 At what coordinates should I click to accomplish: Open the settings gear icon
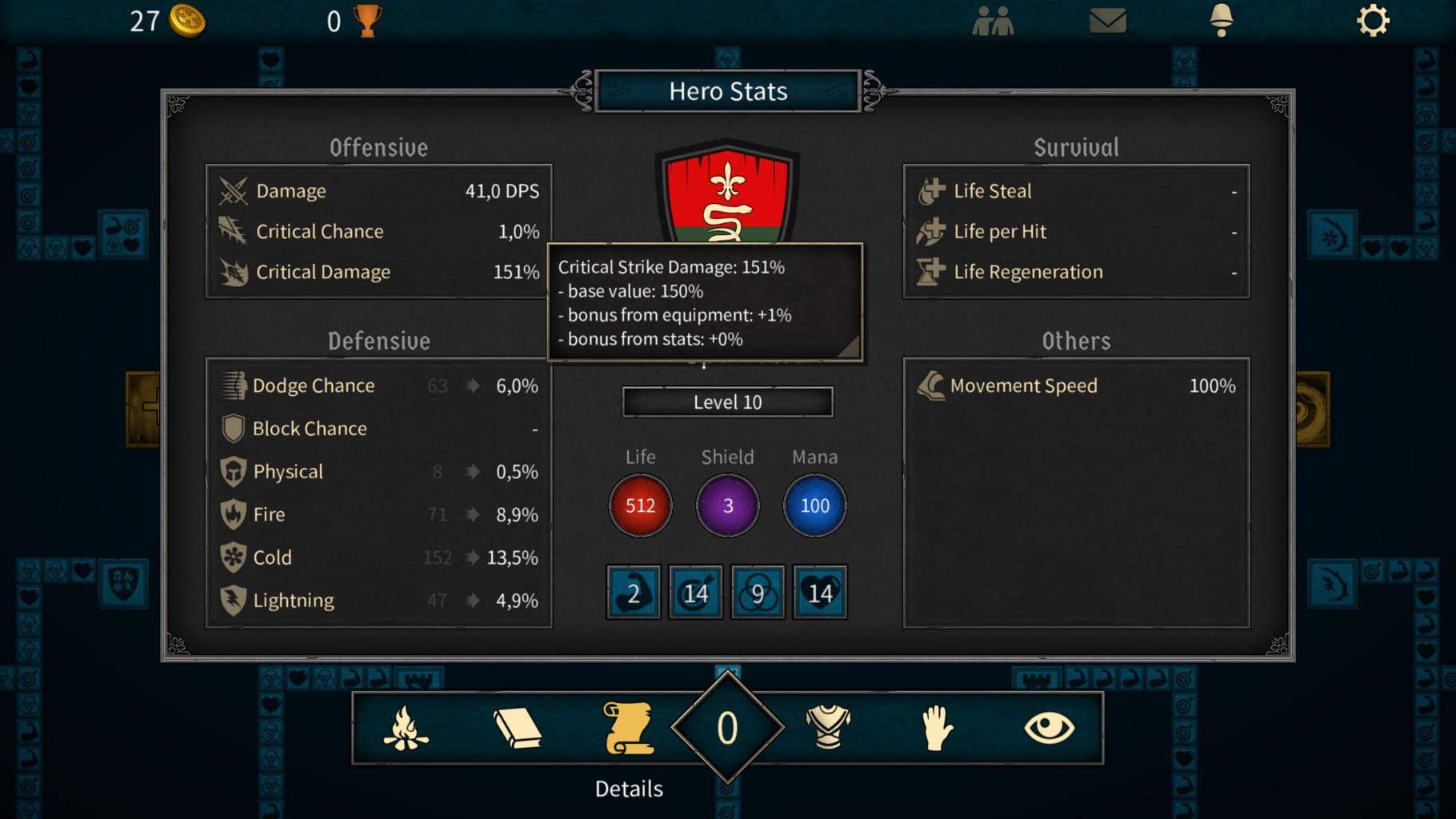(1374, 22)
